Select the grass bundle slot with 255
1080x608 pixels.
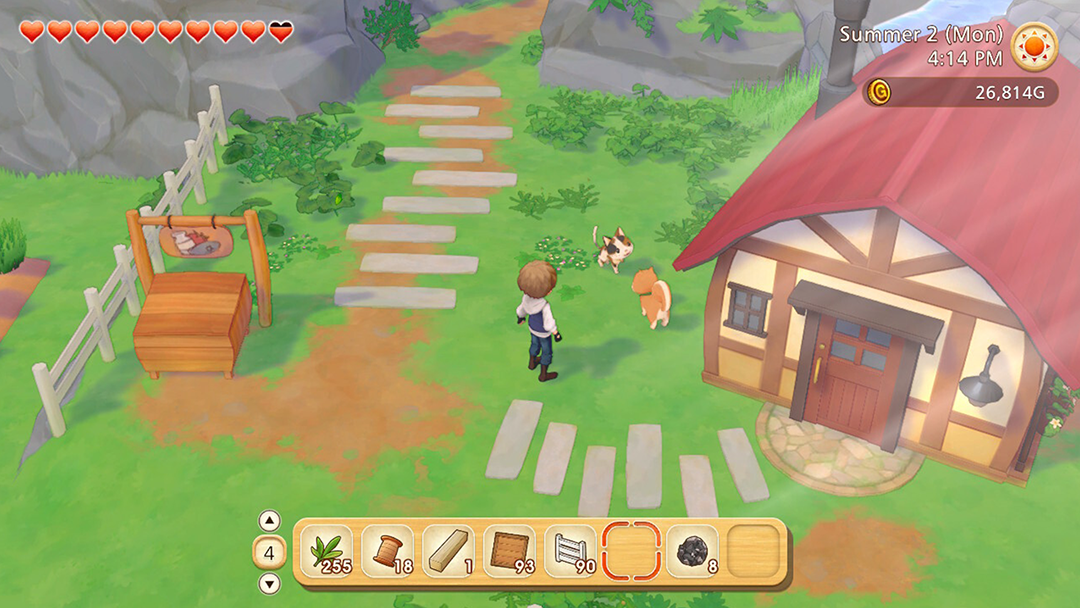click(327, 552)
